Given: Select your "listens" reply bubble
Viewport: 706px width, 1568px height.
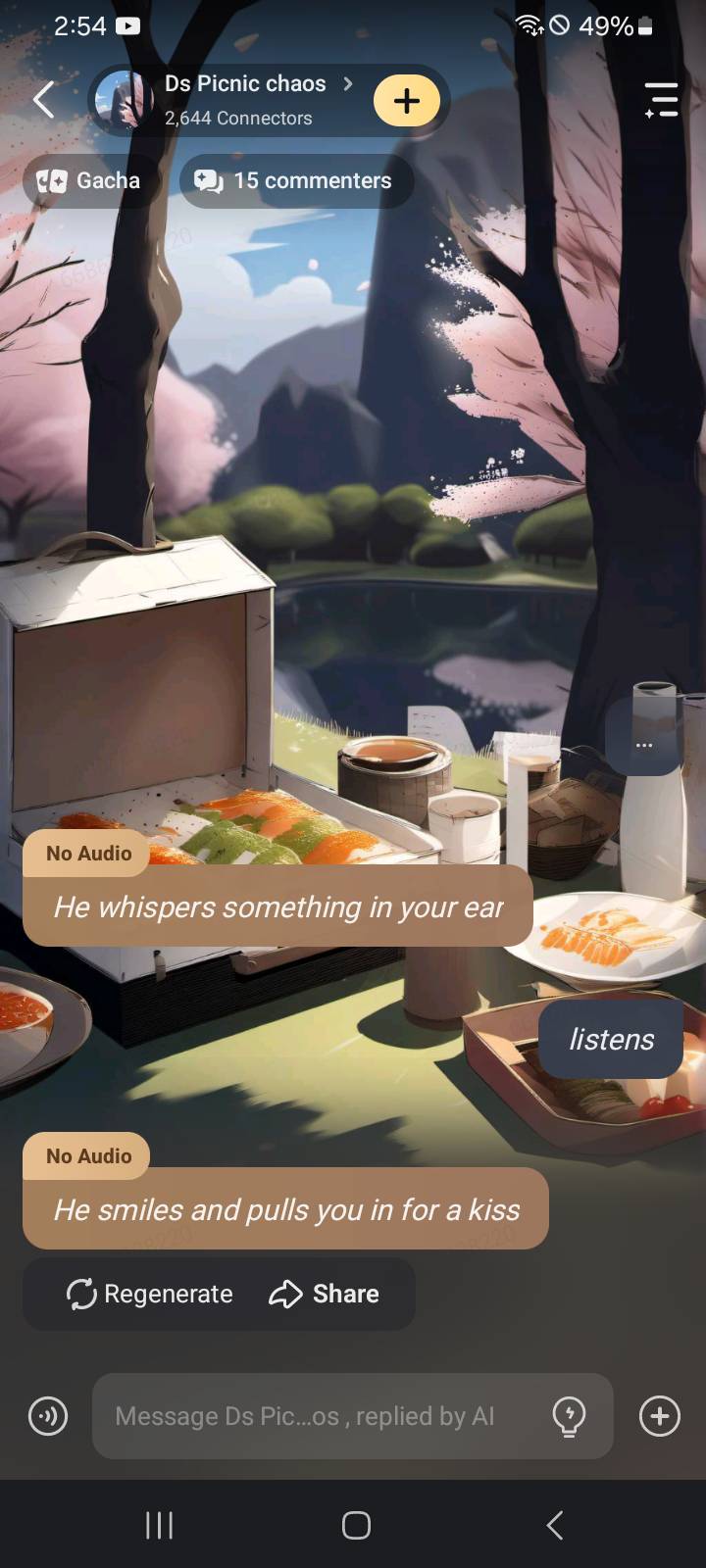Looking at the screenshot, I should 611,1039.
